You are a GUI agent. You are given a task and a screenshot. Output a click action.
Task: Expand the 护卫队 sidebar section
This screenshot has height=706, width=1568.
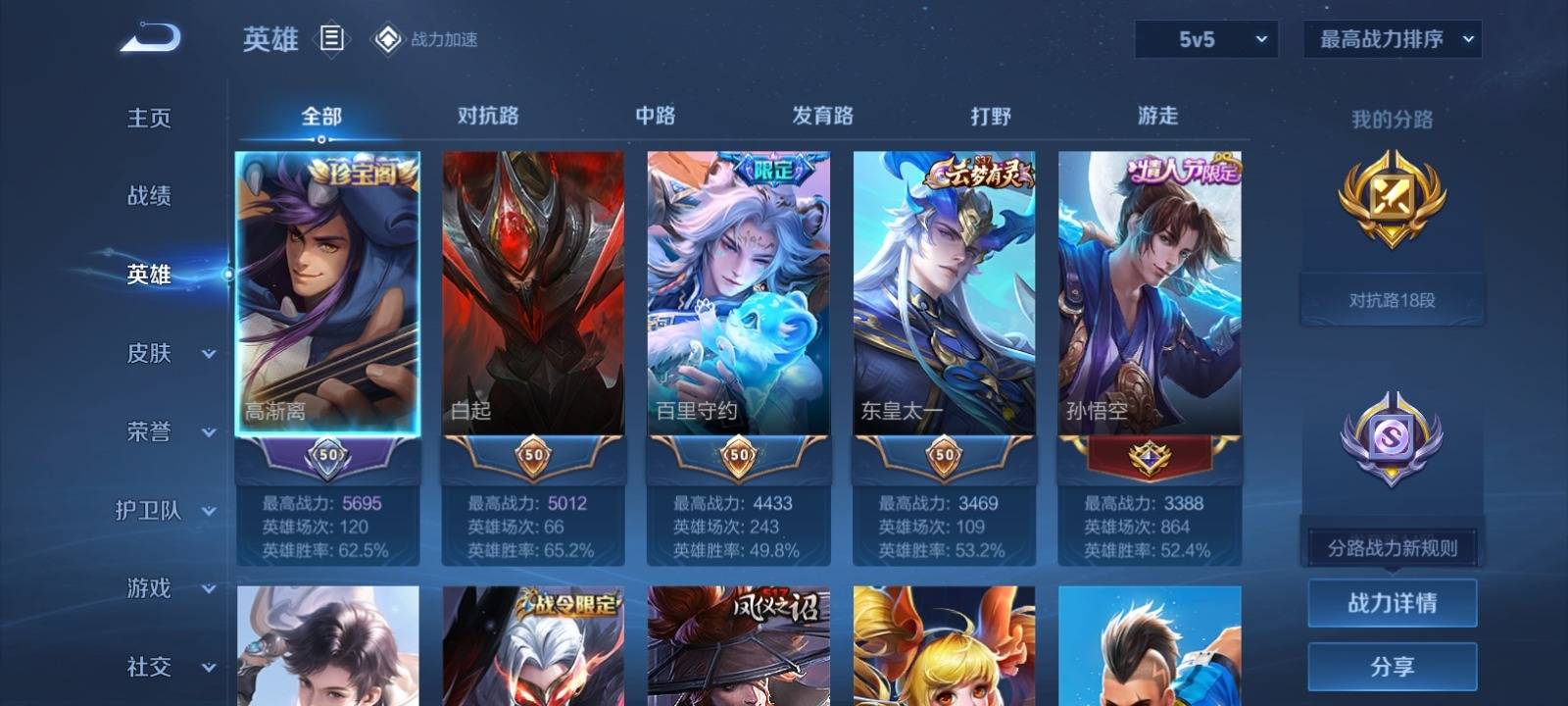pos(167,510)
